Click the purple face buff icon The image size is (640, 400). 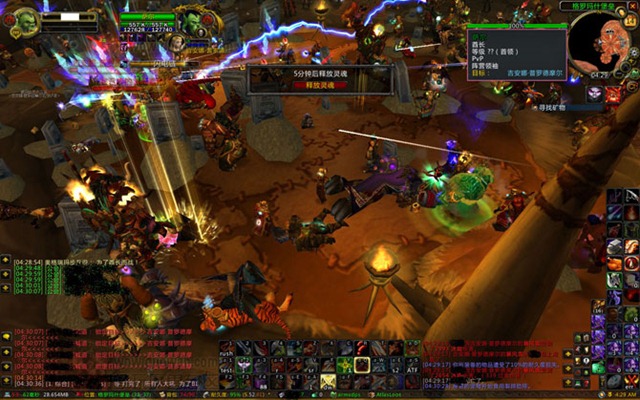[595, 93]
